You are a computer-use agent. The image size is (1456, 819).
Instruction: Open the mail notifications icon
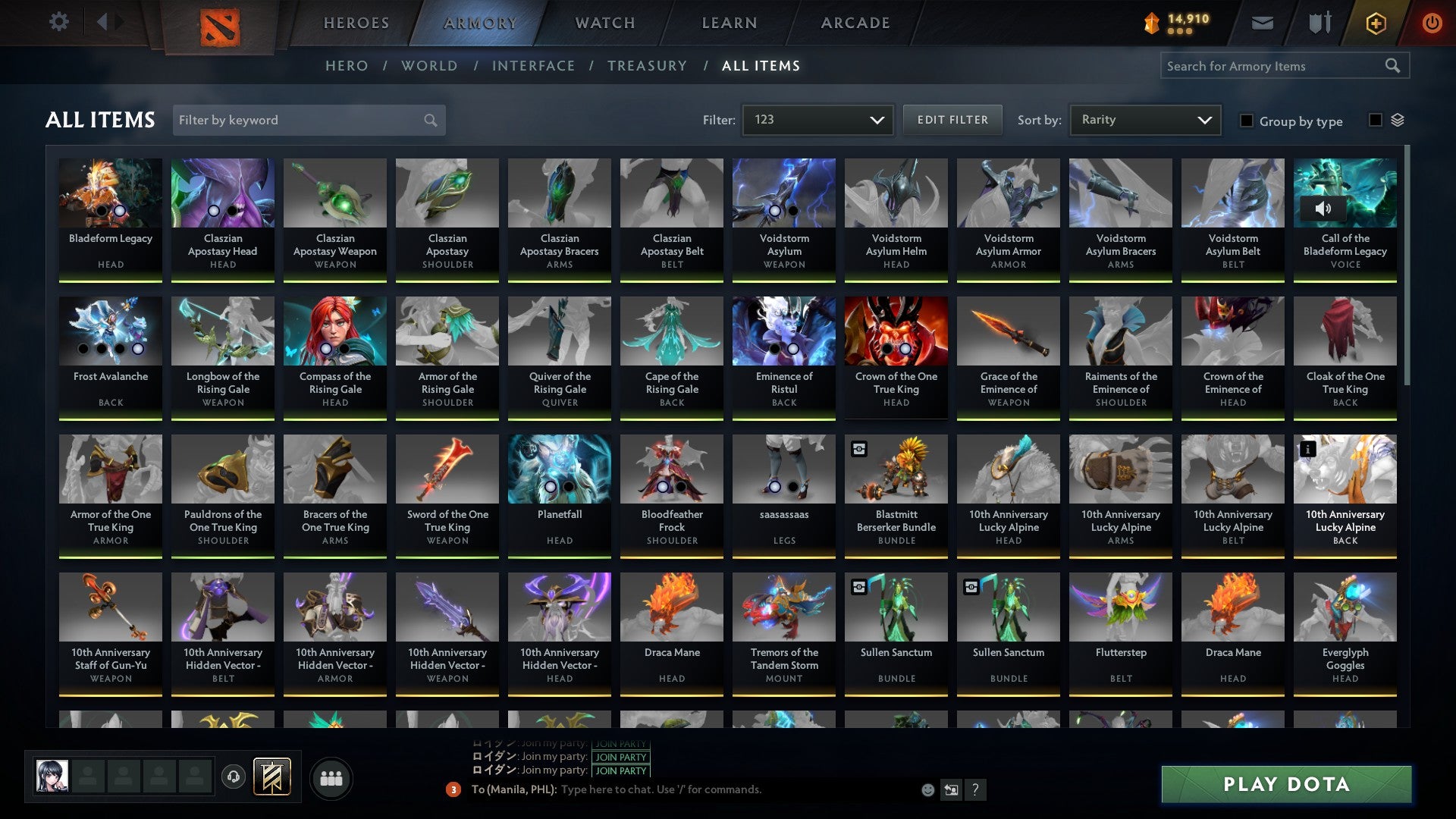click(x=1262, y=23)
